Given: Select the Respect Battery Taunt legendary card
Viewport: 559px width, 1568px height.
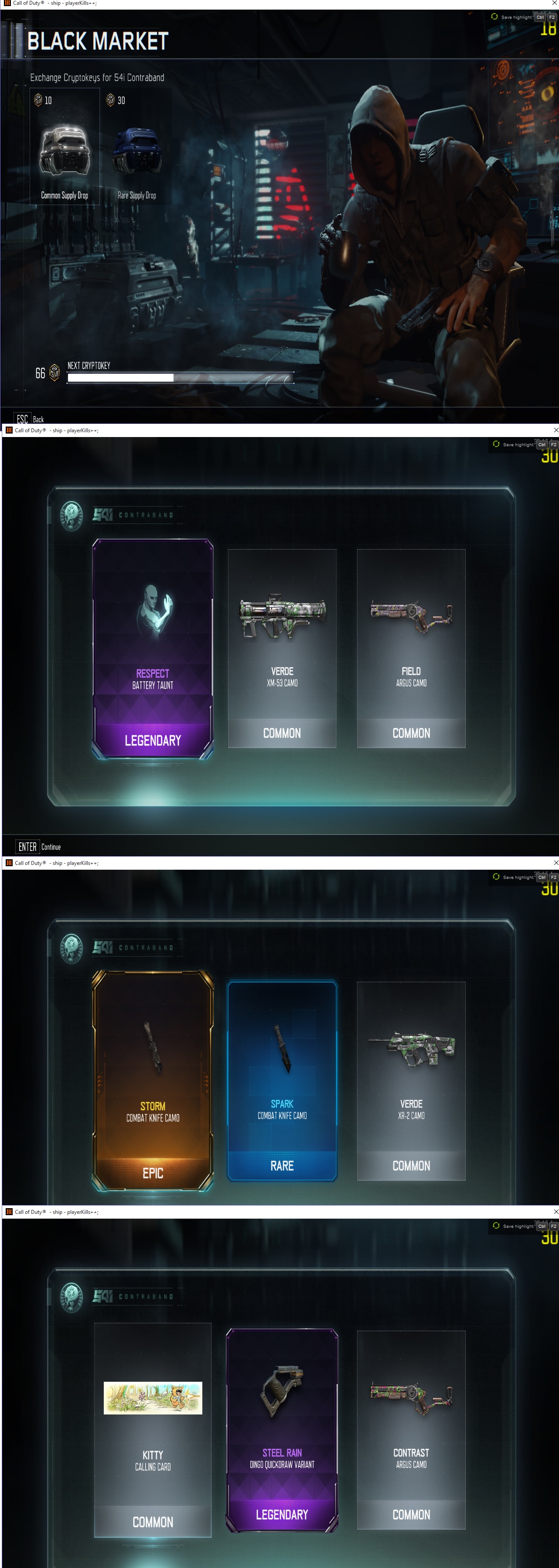Looking at the screenshot, I should click(153, 648).
